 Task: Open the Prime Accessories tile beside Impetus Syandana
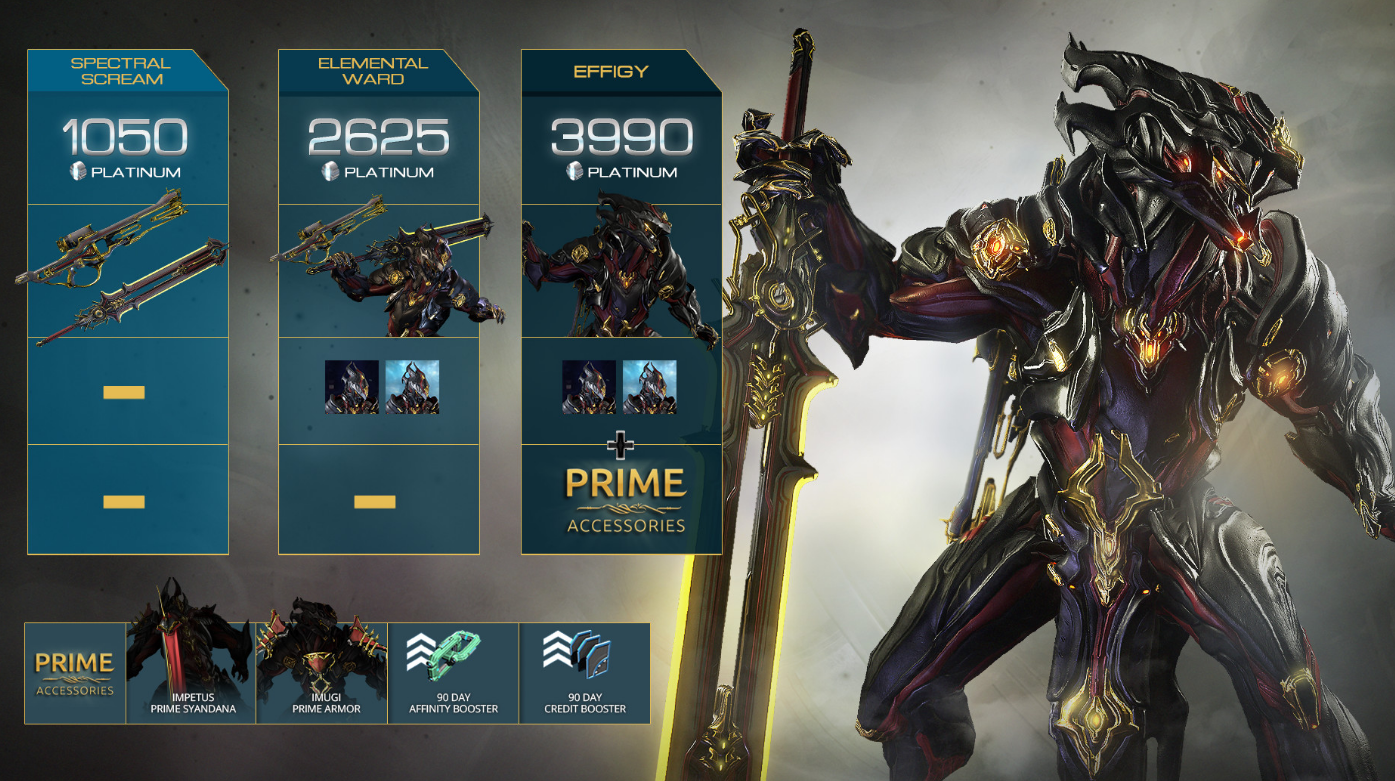(75, 673)
